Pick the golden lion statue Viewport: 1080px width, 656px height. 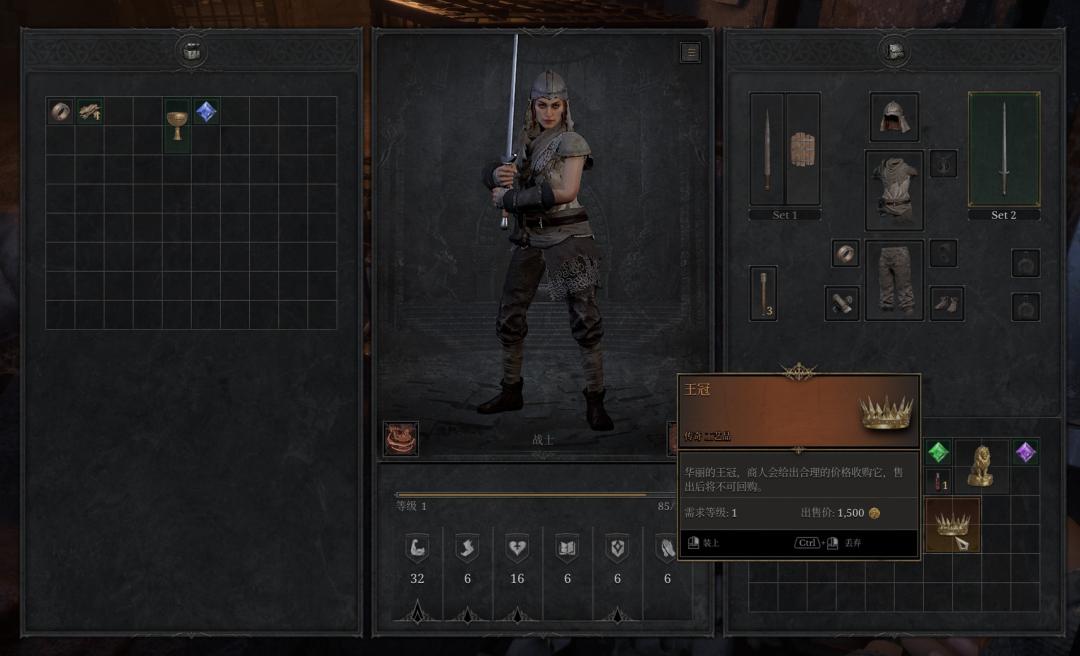click(x=980, y=465)
